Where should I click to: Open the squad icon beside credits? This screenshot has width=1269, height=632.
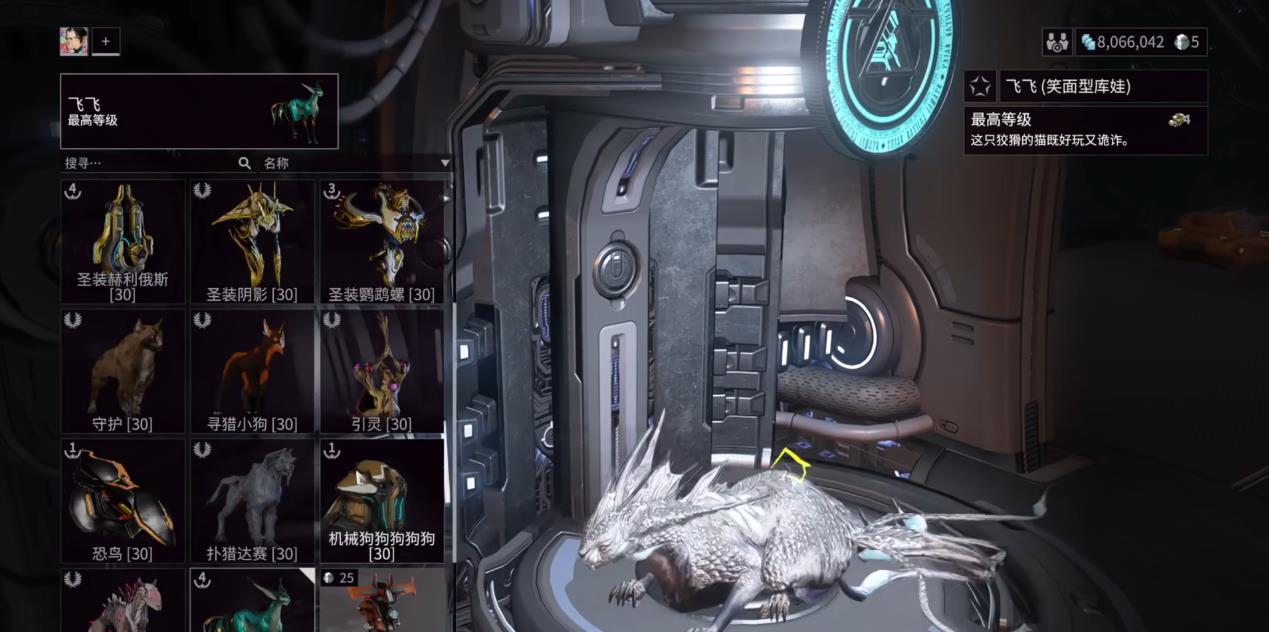[1056, 42]
